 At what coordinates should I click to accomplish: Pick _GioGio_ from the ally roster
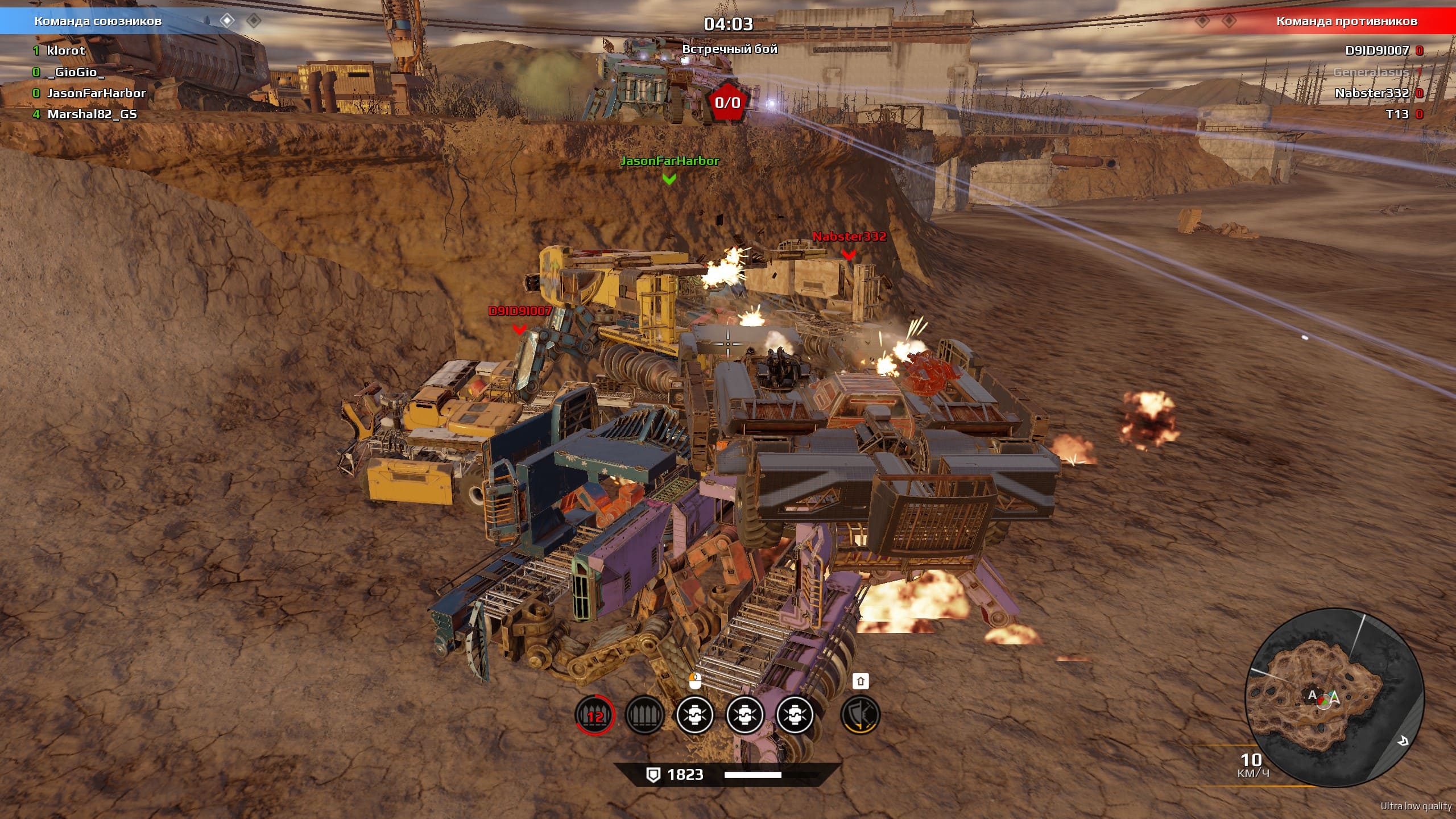coord(76,72)
